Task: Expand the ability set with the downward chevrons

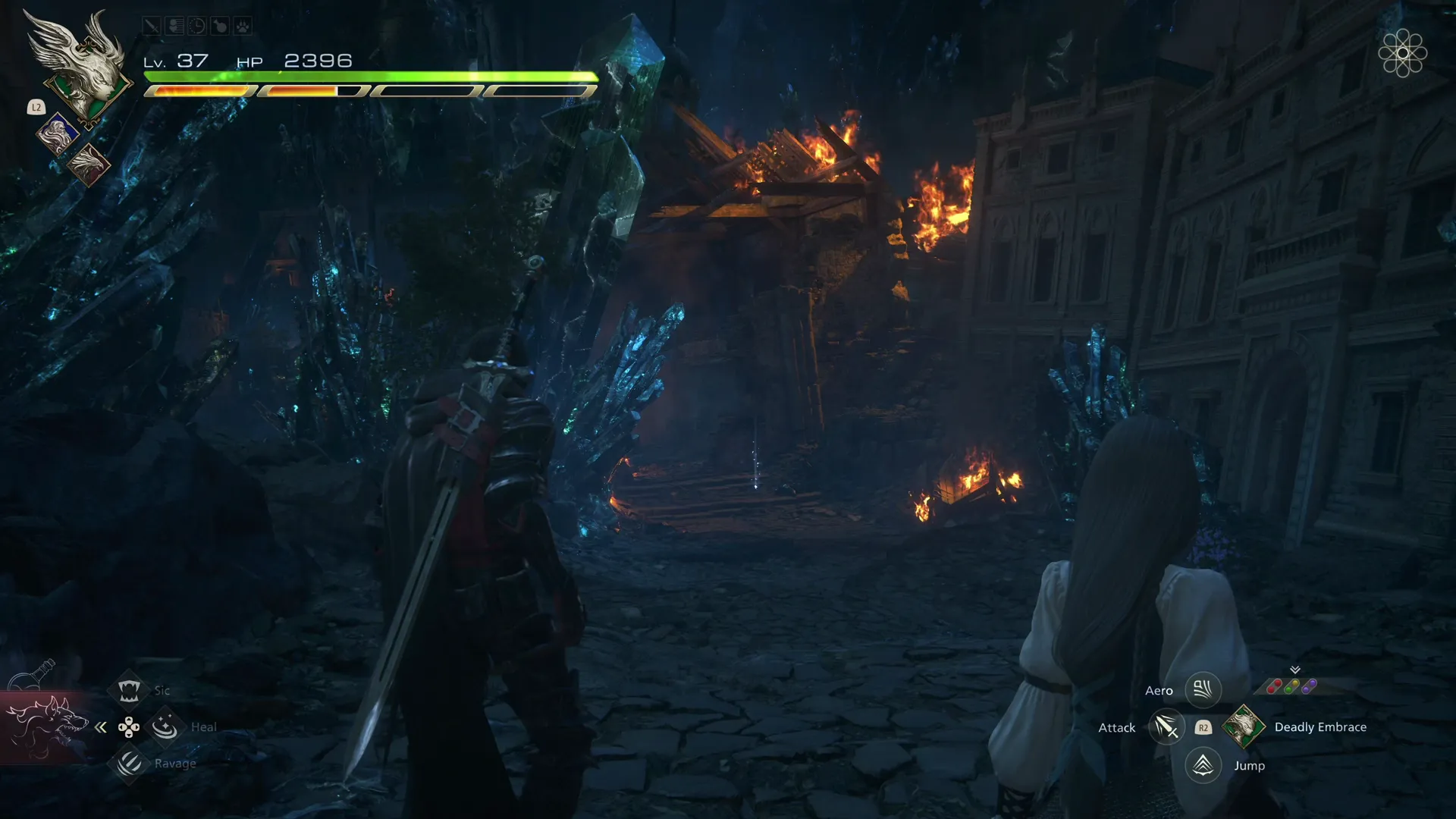Action: [1294, 669]
